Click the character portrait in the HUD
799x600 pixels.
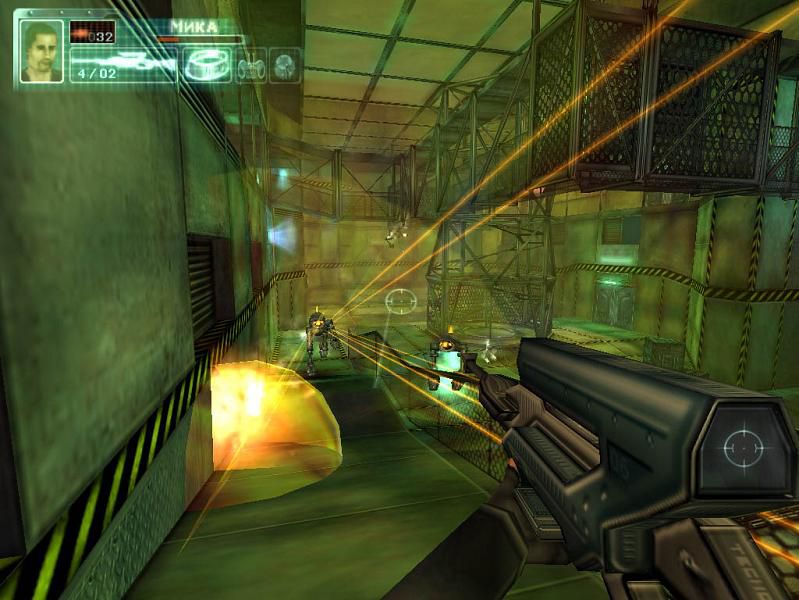point(41,51)
